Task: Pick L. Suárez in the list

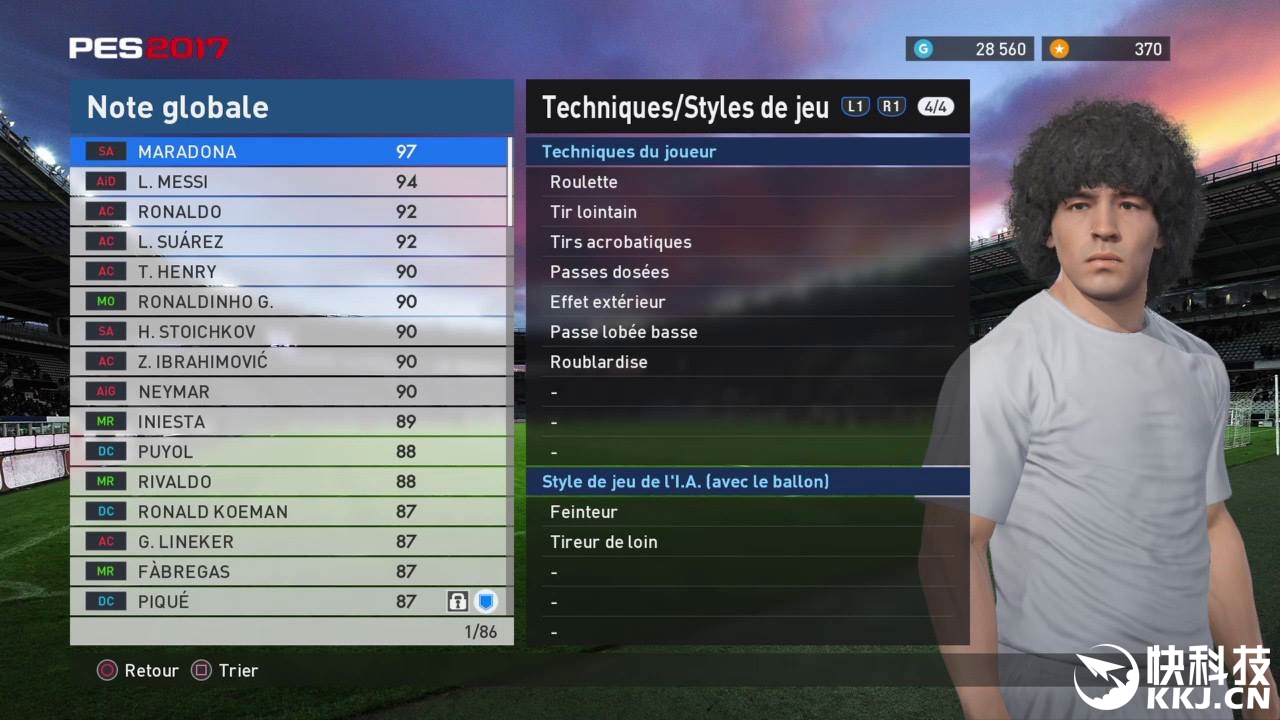Action: click(x=290, y=242)
